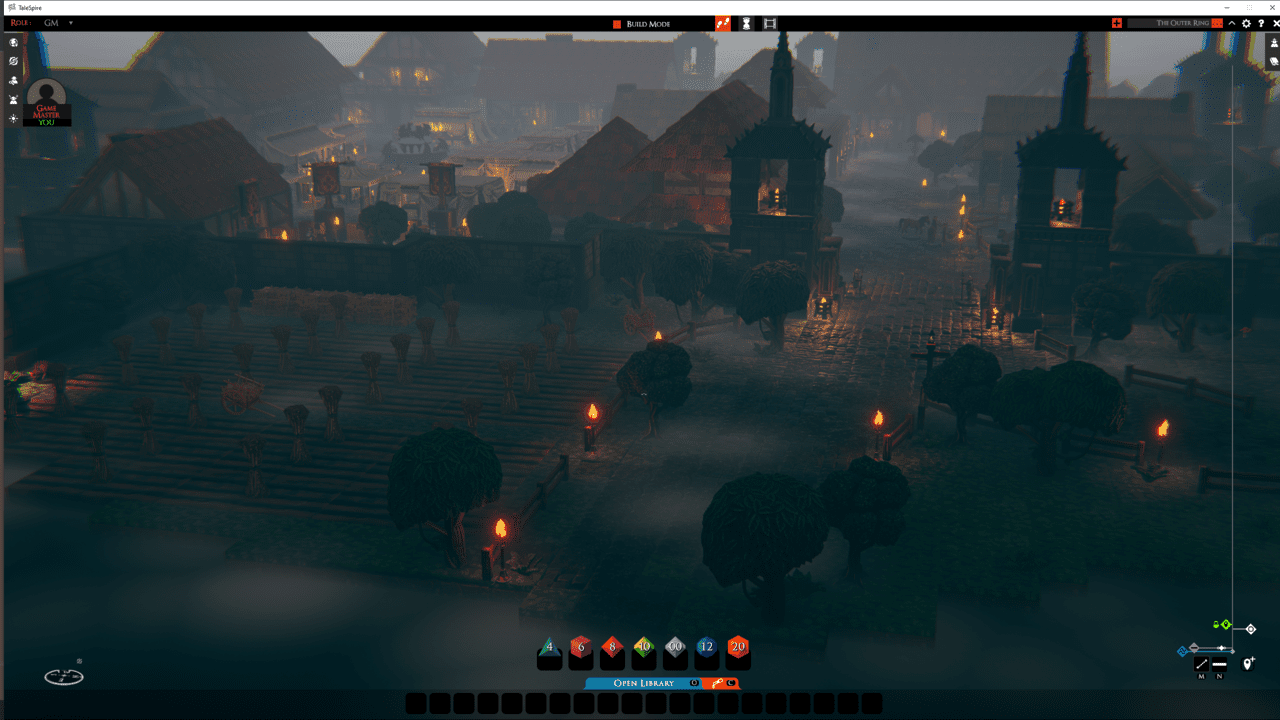
Task: Open the Role GM dropdown
Action: (71, 23)
